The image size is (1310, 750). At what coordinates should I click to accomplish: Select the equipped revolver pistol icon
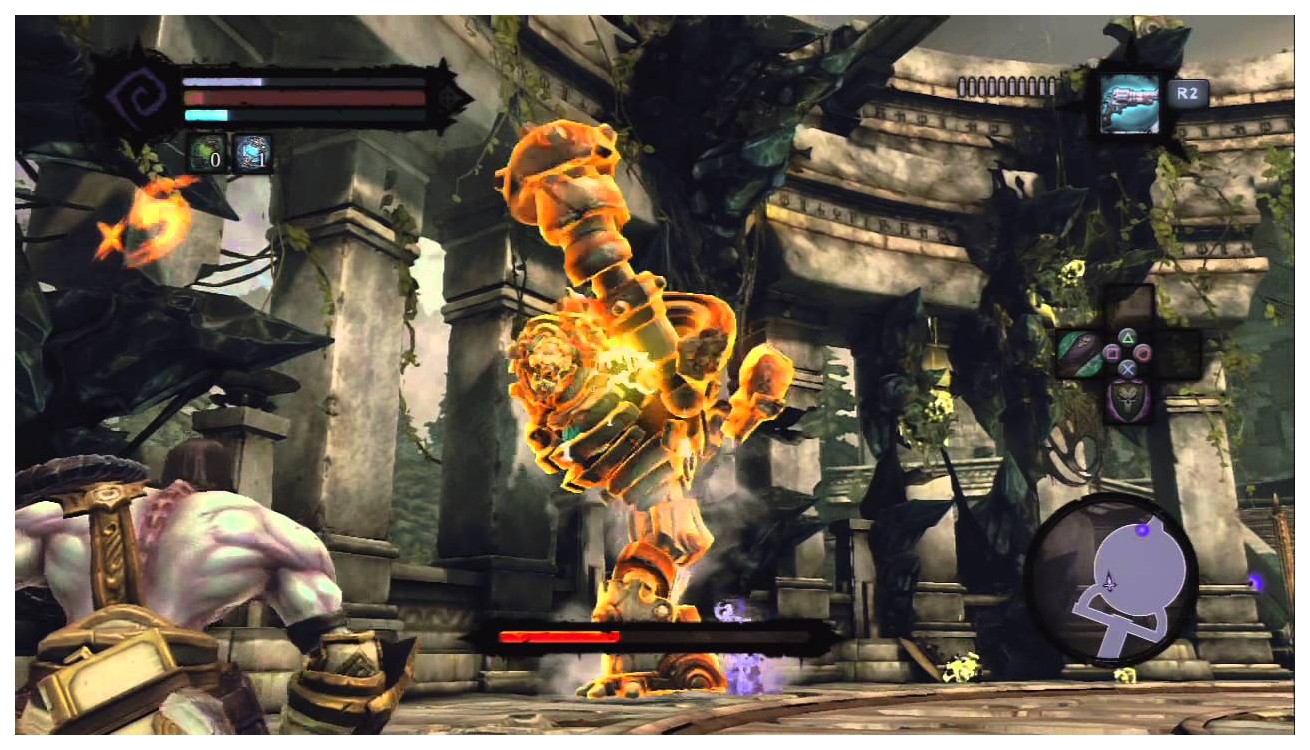[1129, 99]
